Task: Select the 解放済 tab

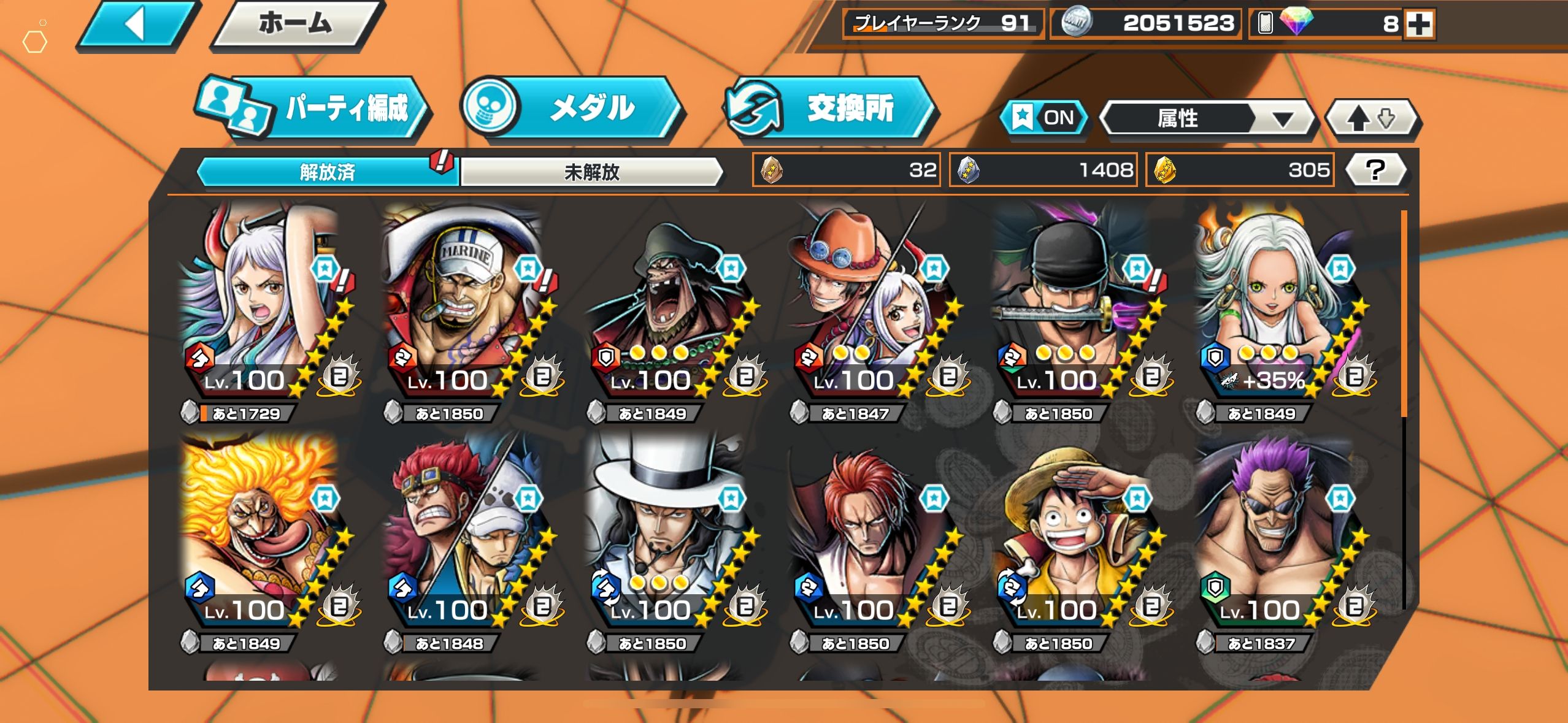Action: 327,172
